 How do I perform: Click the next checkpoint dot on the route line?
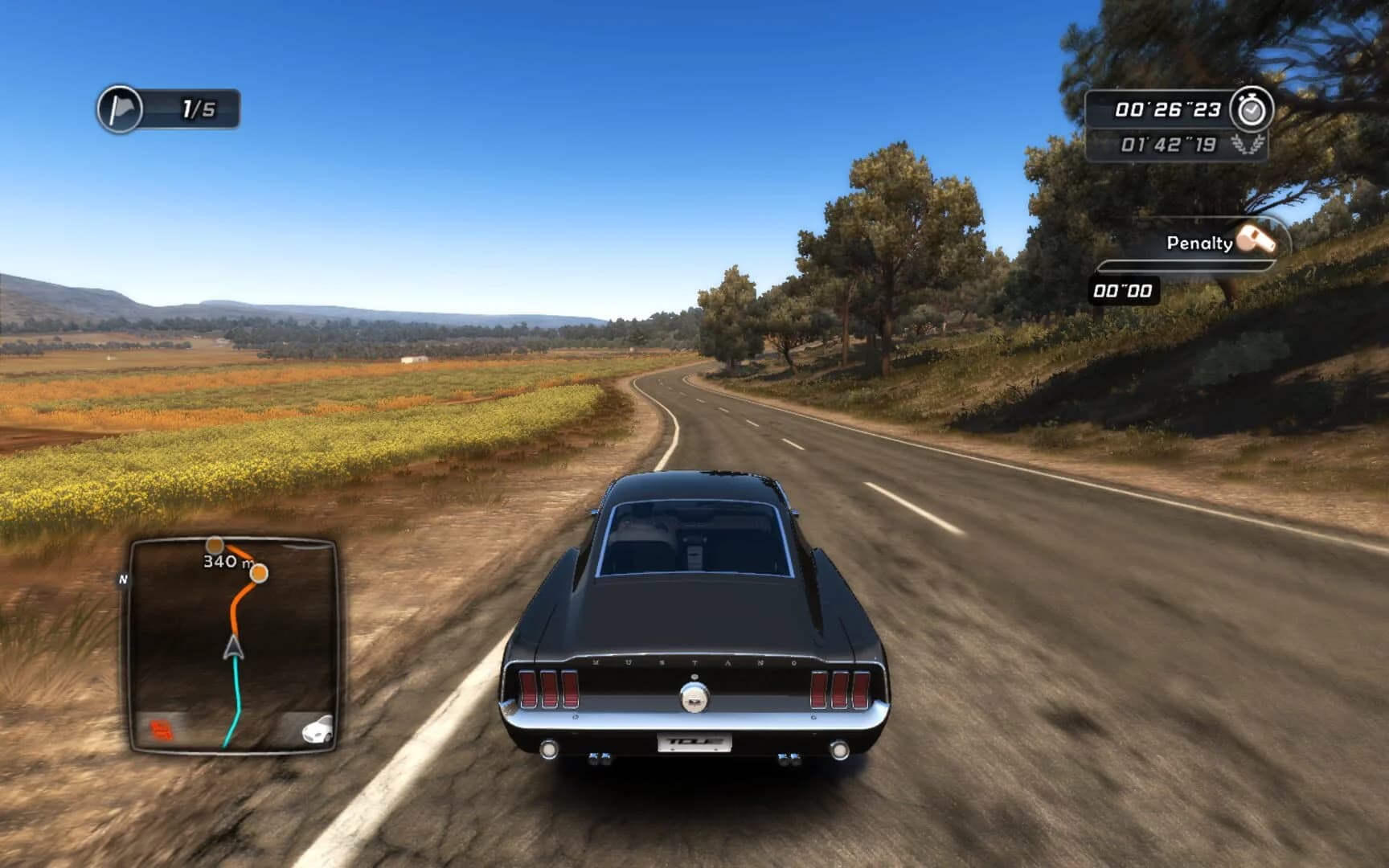(x=260, y=573)
